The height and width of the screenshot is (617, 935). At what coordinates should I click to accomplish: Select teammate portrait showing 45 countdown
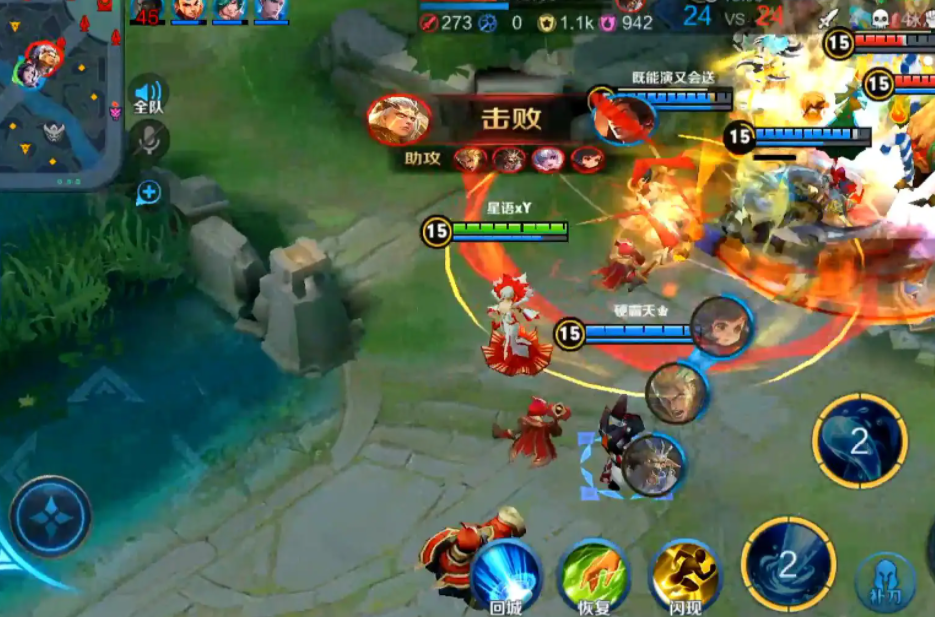147,11
